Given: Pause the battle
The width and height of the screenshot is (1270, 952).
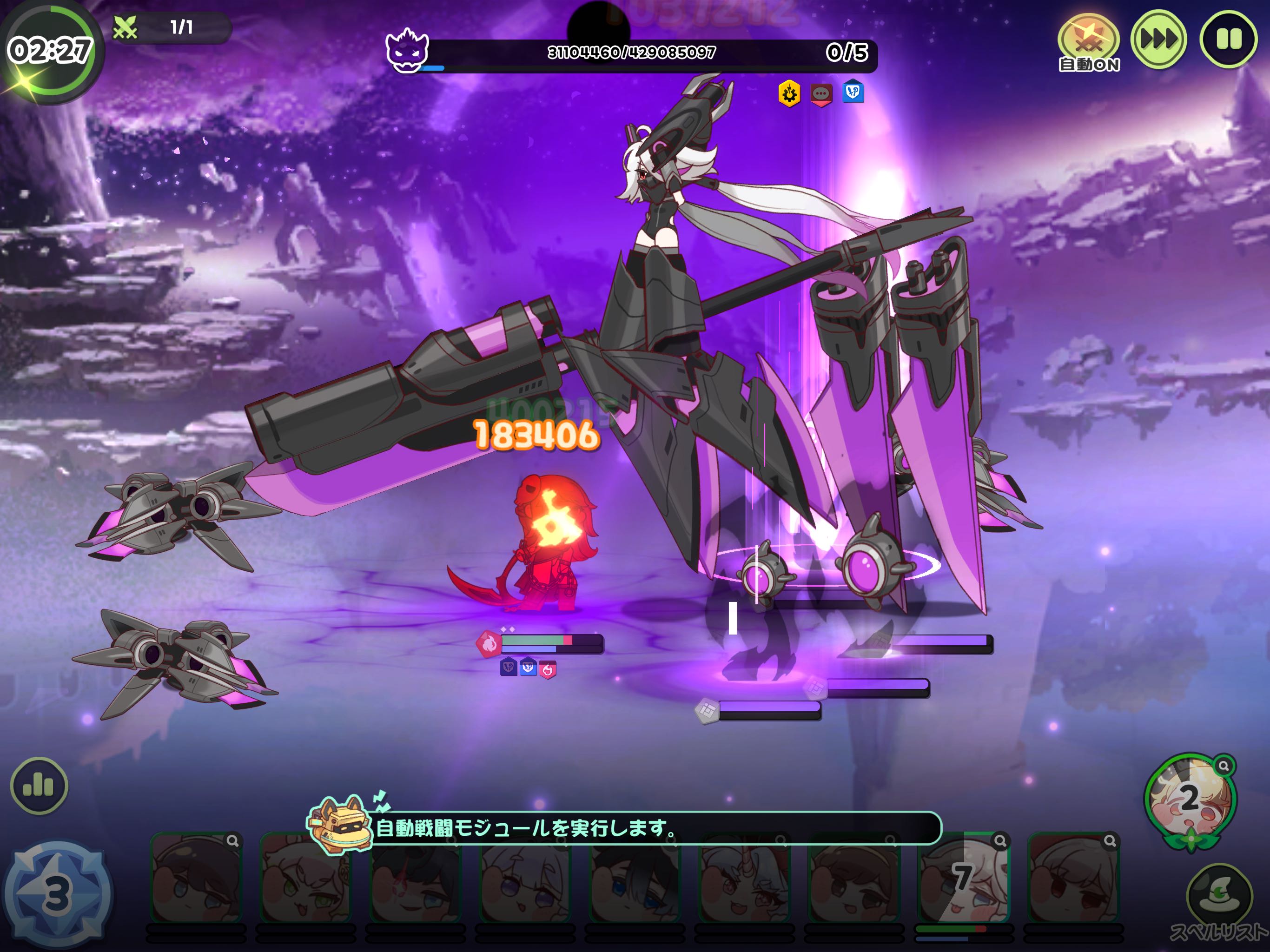Looking at the screenshot, I should [1228, 40].
